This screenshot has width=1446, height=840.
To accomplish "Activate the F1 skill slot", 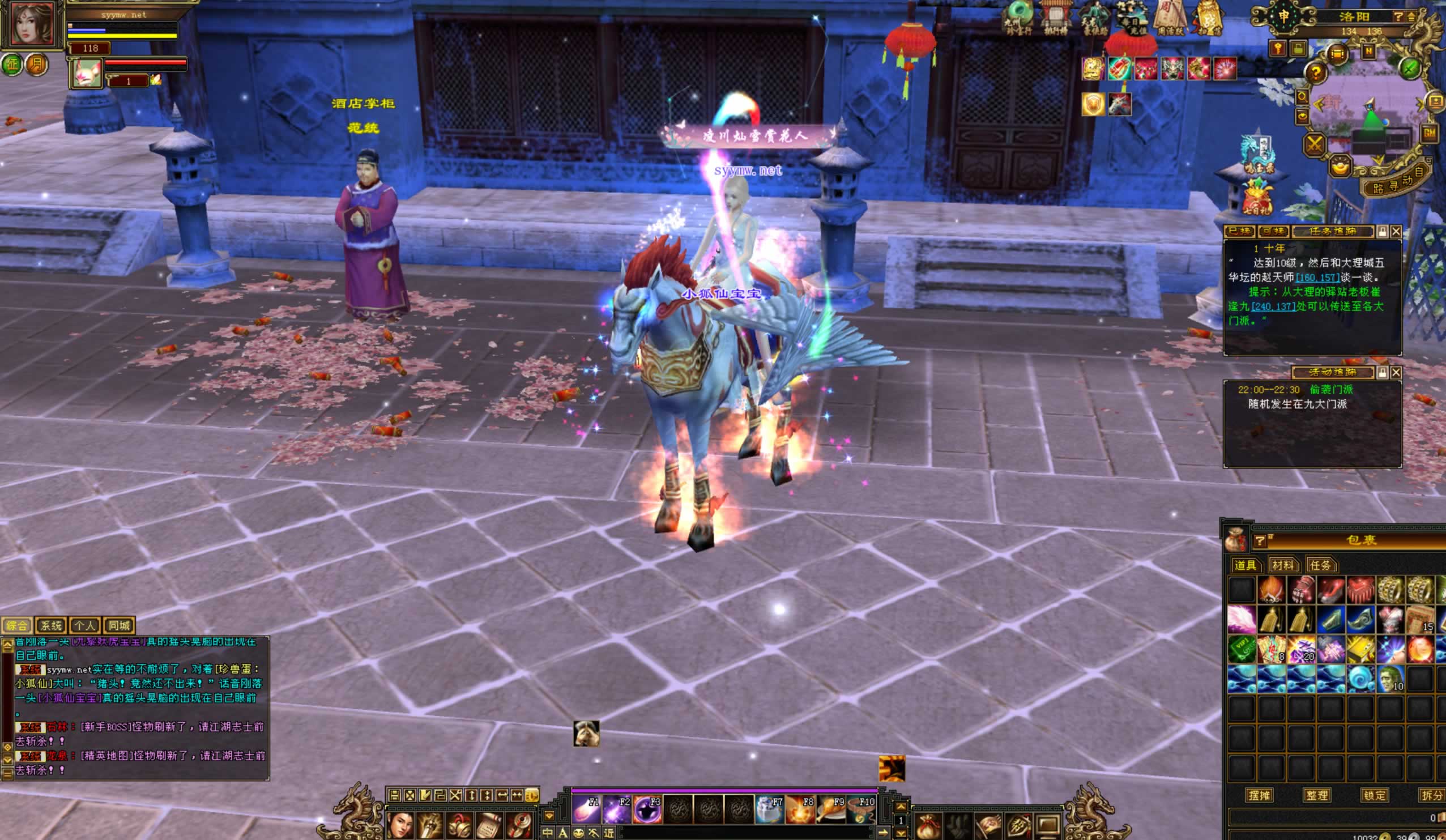I will click(586, 809).
